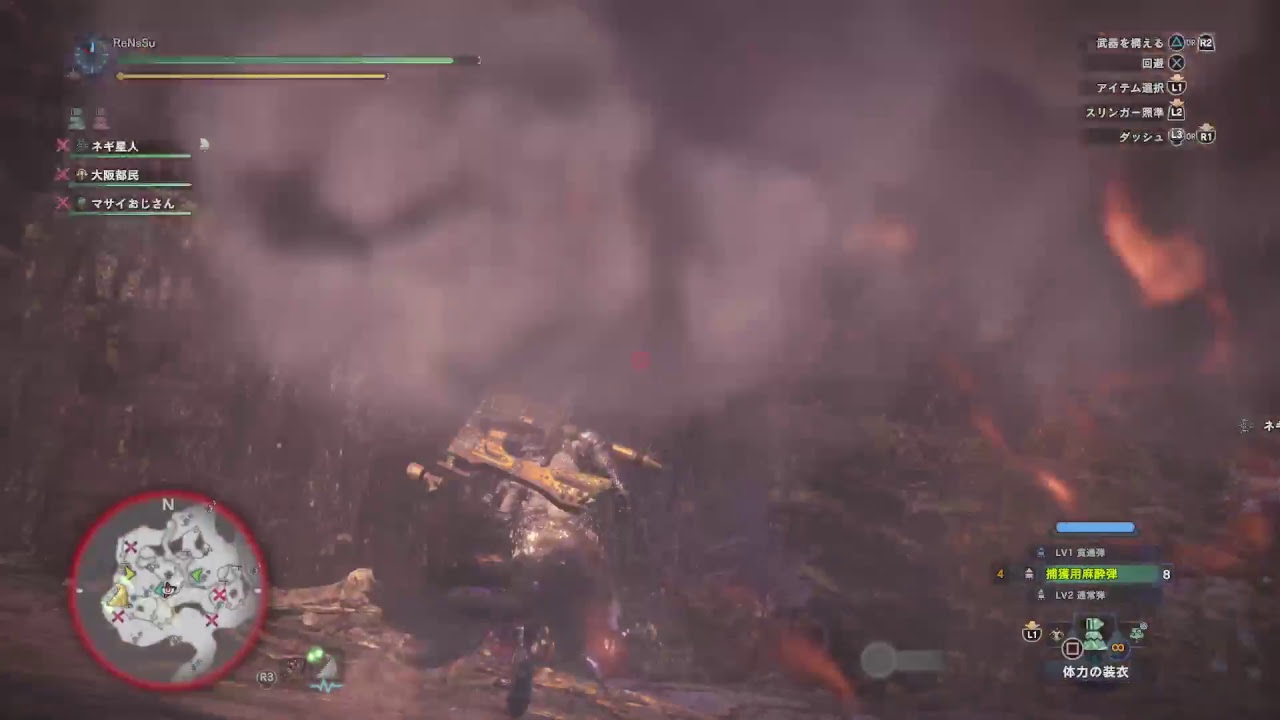Image resolution: width=1280 pixels, height=720 pixels.
Task: Click the trap item icon right of the mantle
Action: (1137, 632)
